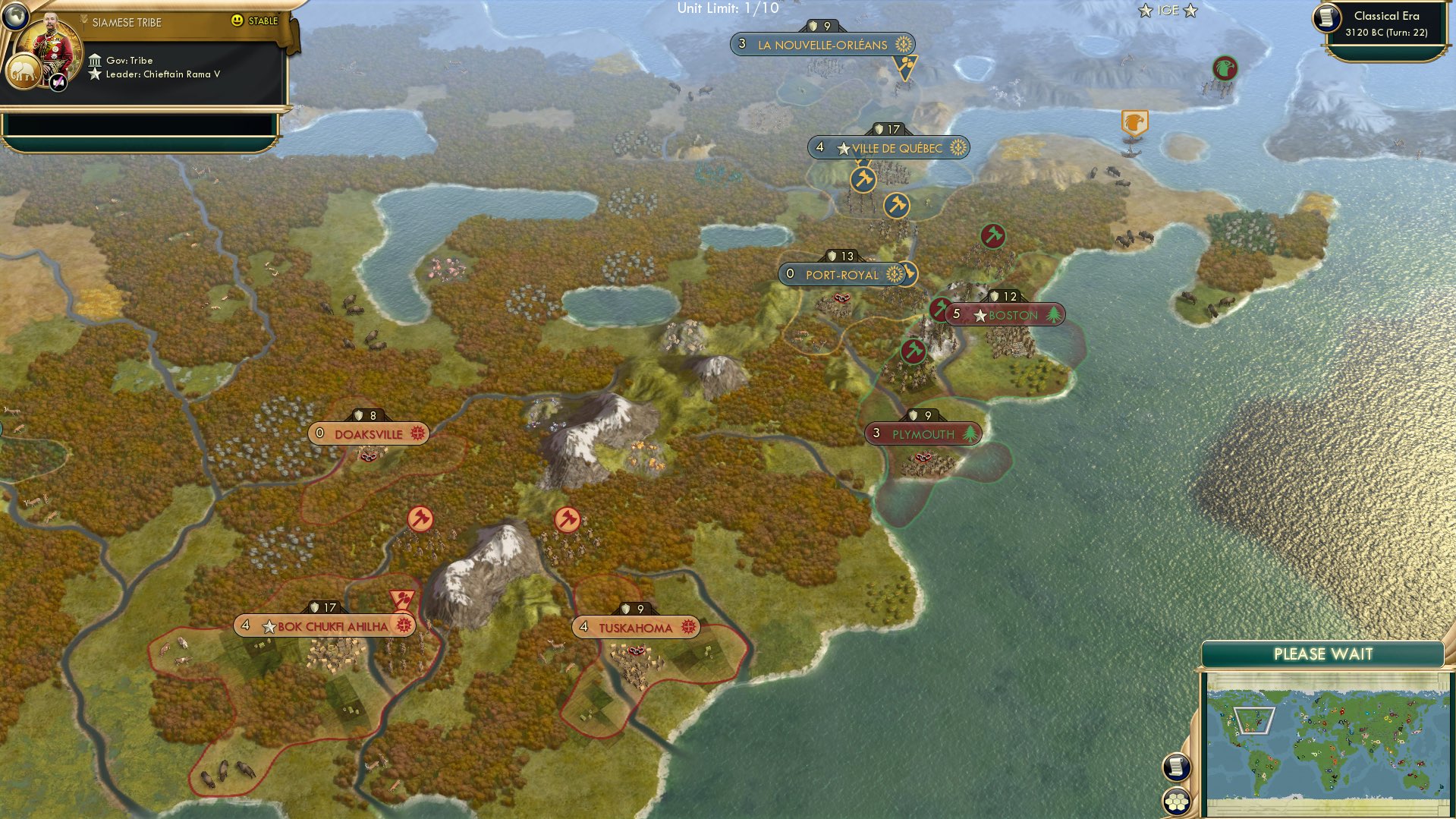This screenshot has height=819, width=1456.
Task: Click the dark red hammer unit icon near Boston
Action: coord(939,310)
